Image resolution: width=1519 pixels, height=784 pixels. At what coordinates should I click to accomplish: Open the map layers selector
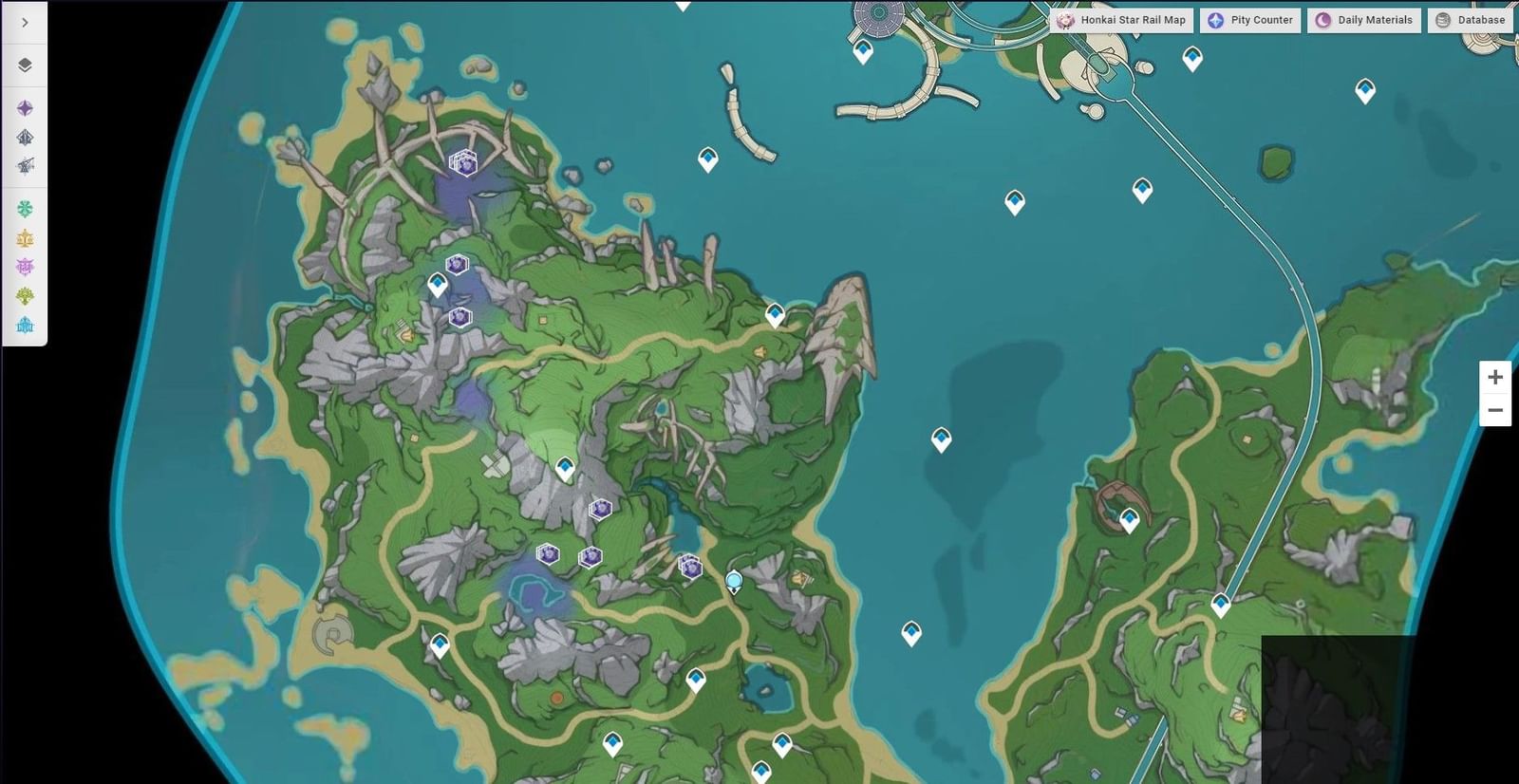25,65
